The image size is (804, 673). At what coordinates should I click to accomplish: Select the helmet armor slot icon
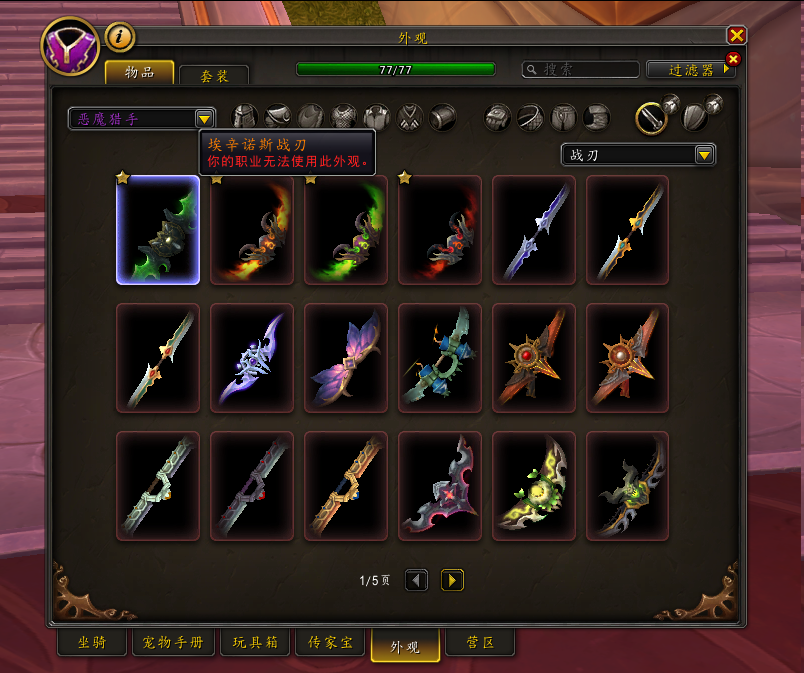coord(245,117)
